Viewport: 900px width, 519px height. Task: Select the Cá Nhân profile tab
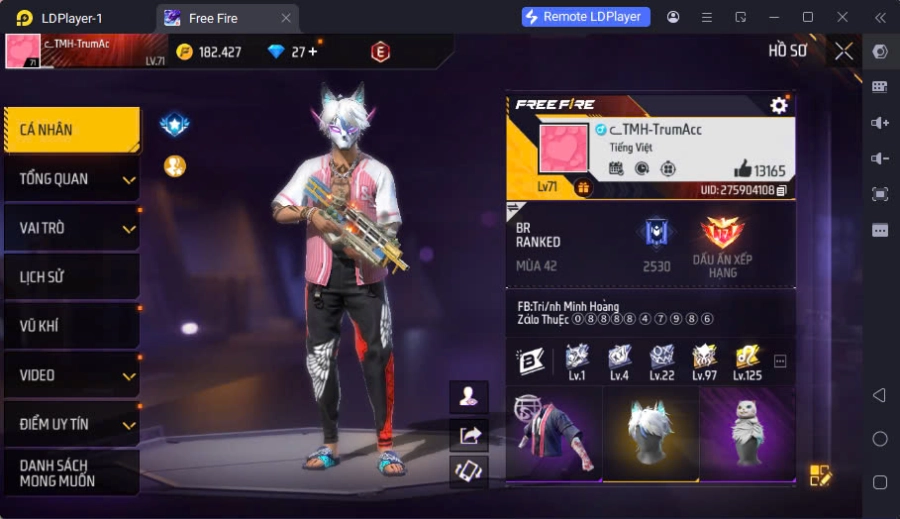pos(71,130)
